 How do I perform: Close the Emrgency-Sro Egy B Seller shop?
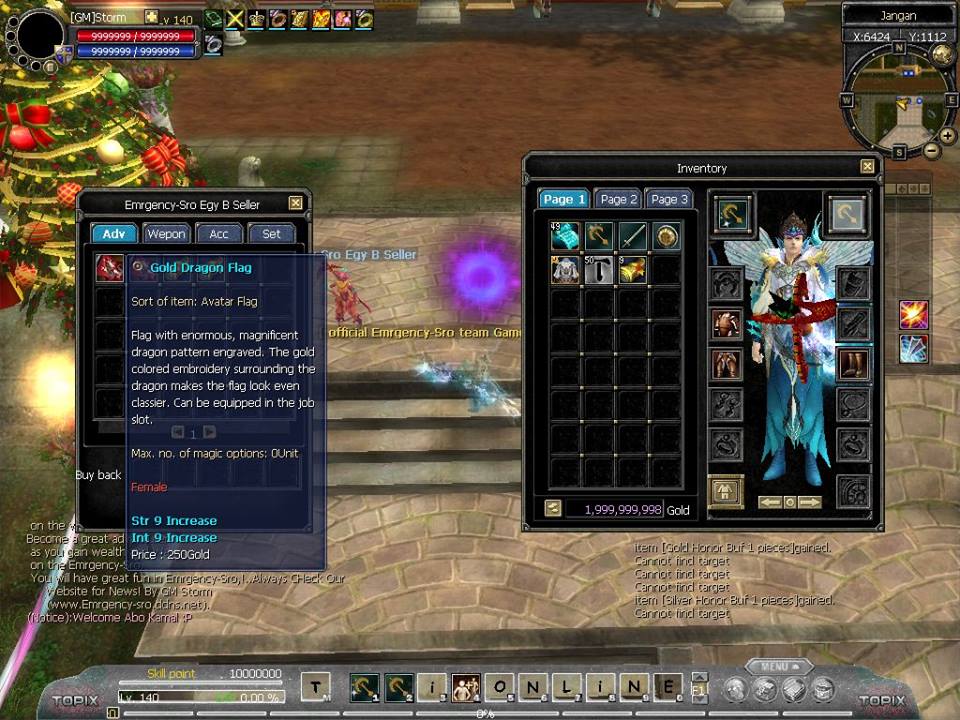pos(295,204)
